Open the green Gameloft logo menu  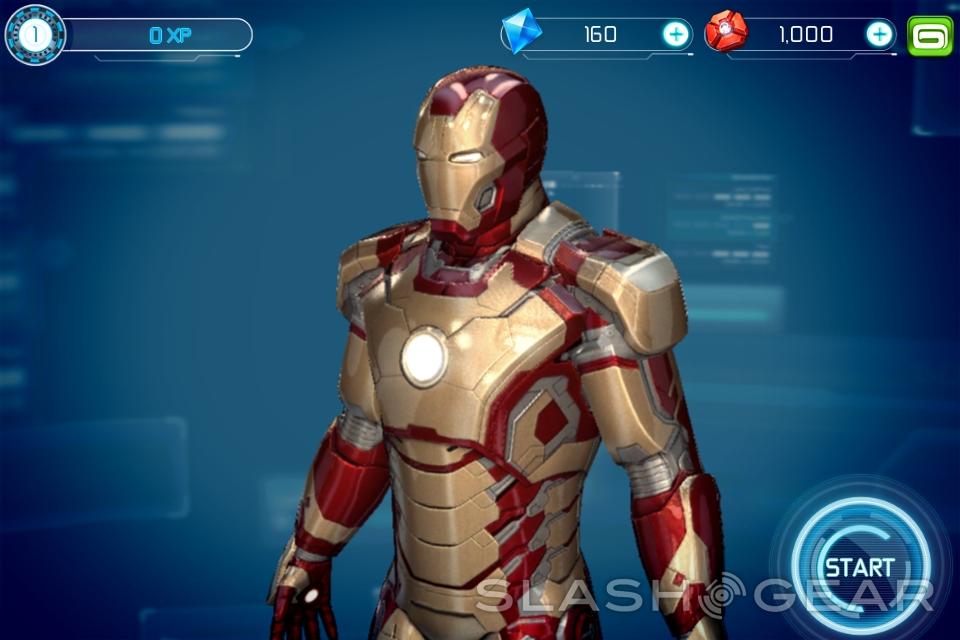pos(930,36)
